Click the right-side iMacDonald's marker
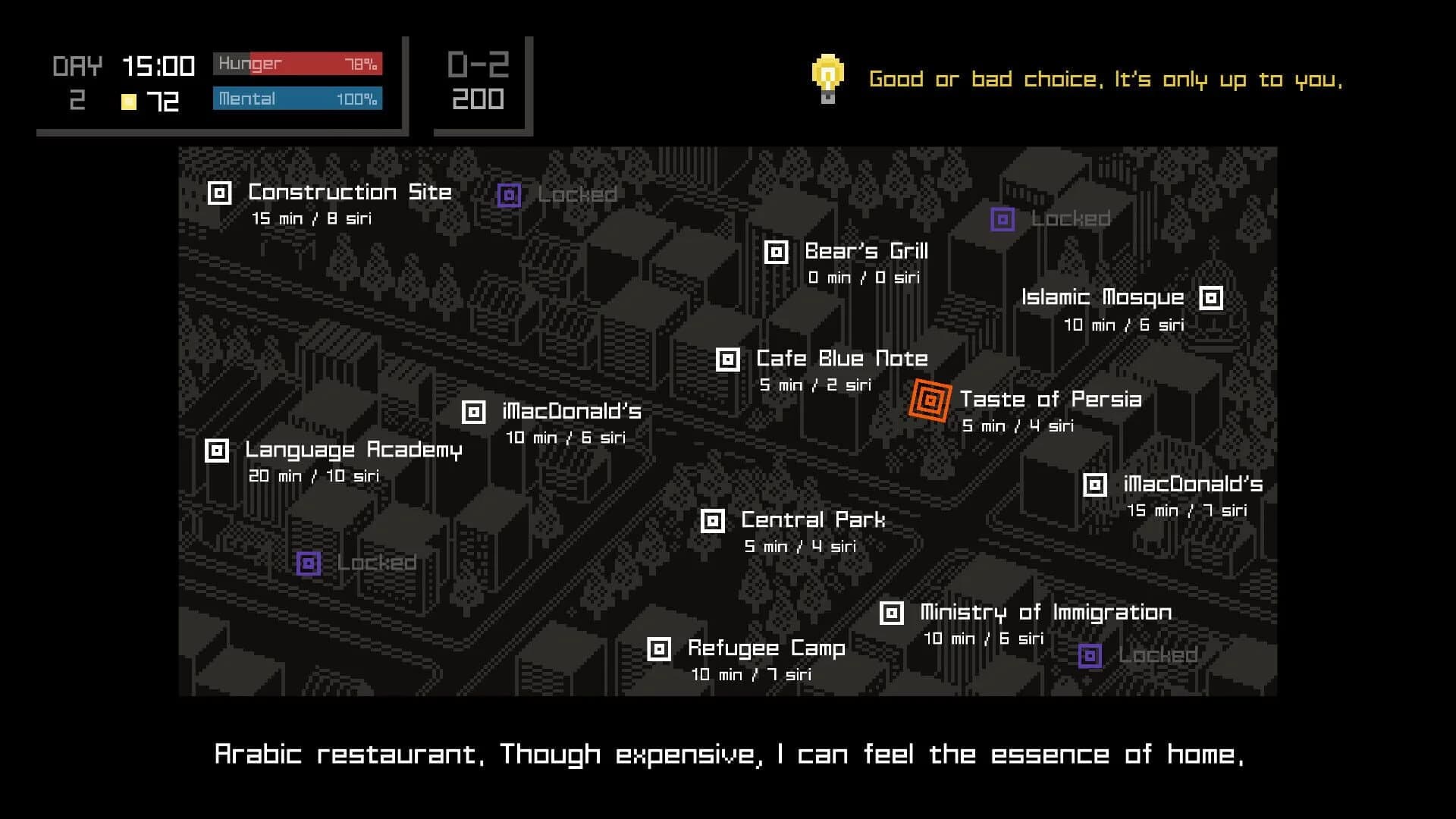This screenshot has height=819, width=1456. tap(1094, 484)
